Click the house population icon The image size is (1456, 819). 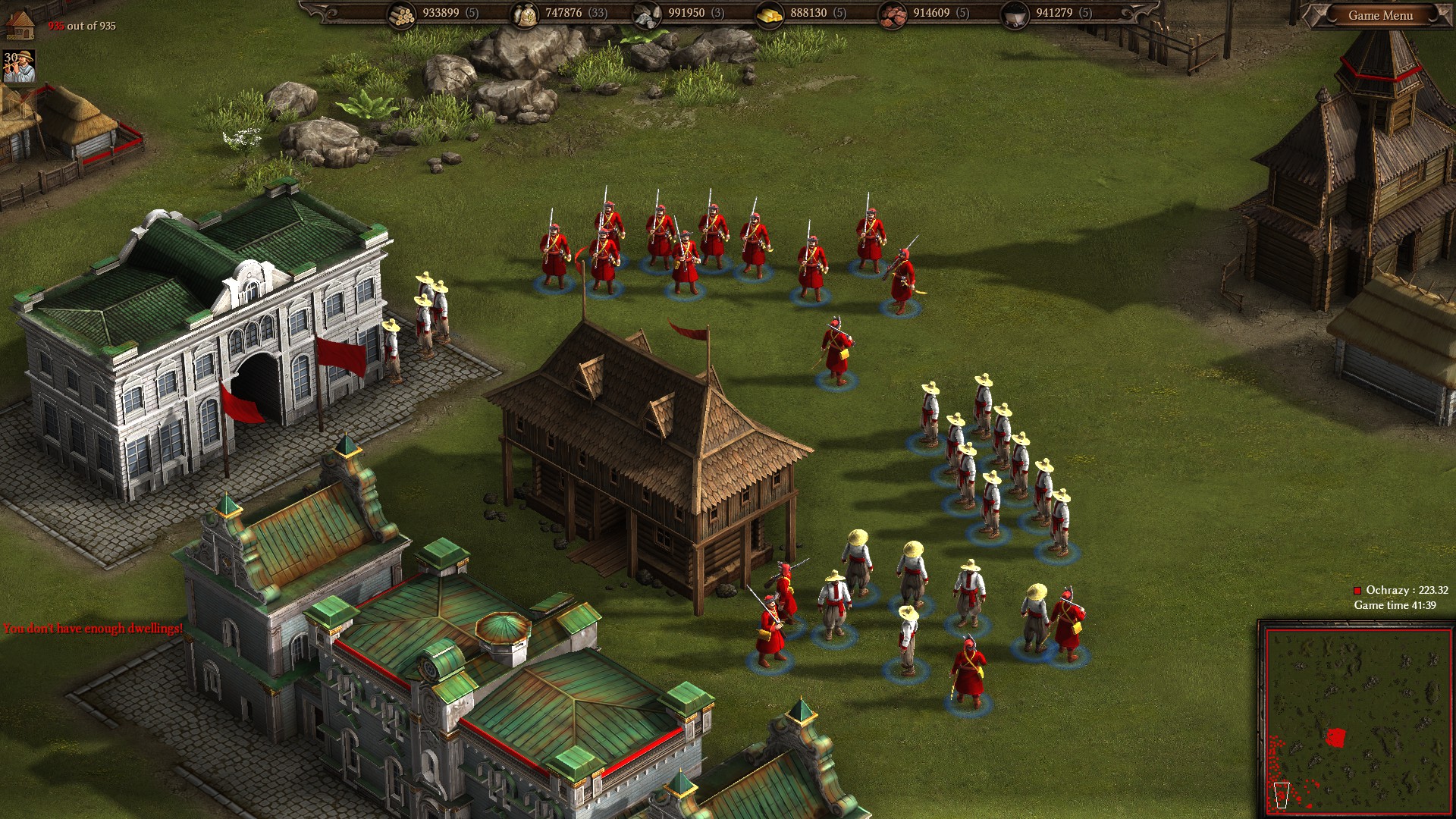click(20, 24)
